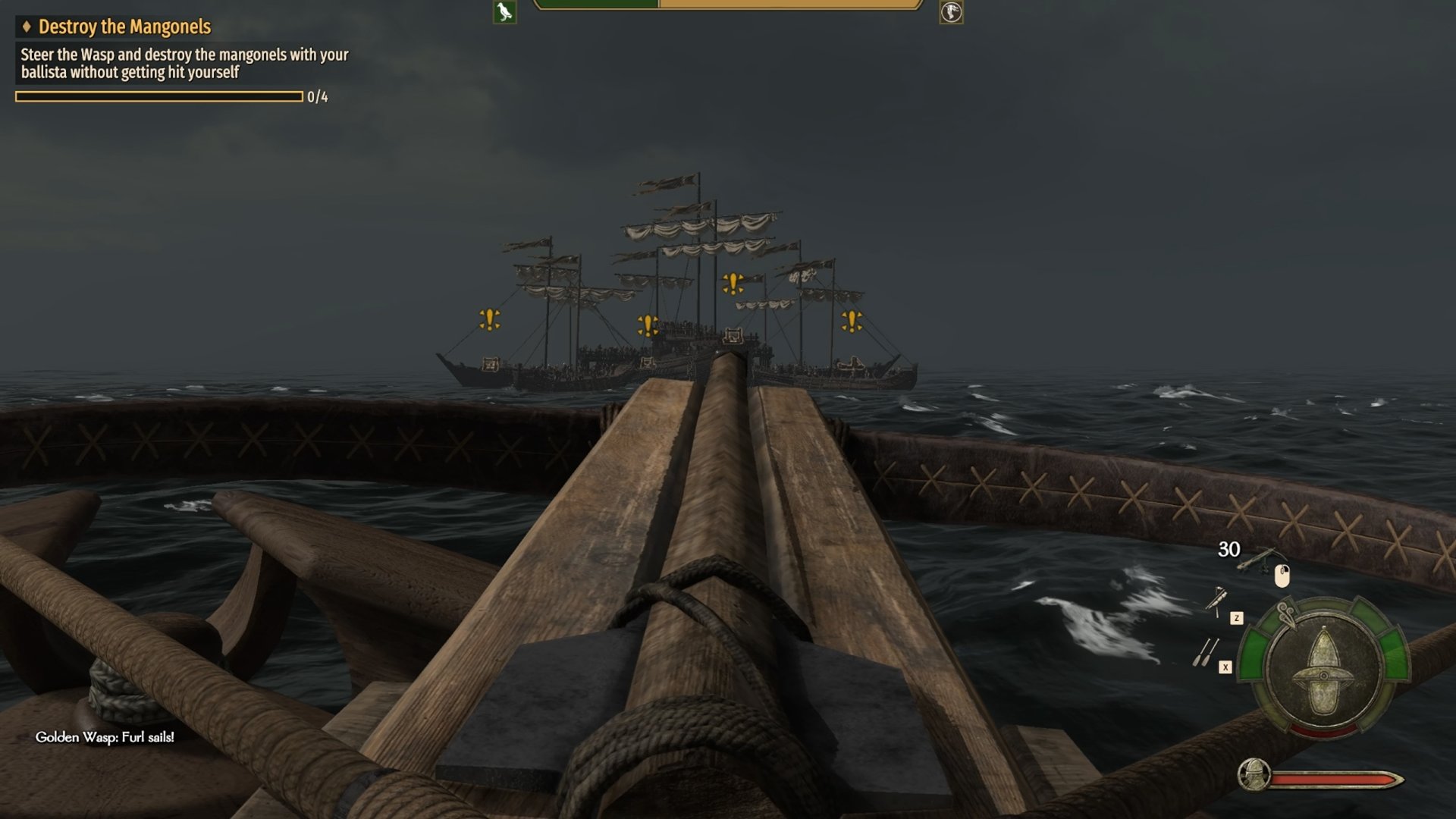This screenshot has width=1456, height=819.
Task: Select the ballista weapon icon
Action: pyautogui.click(x=1260, y=560)
